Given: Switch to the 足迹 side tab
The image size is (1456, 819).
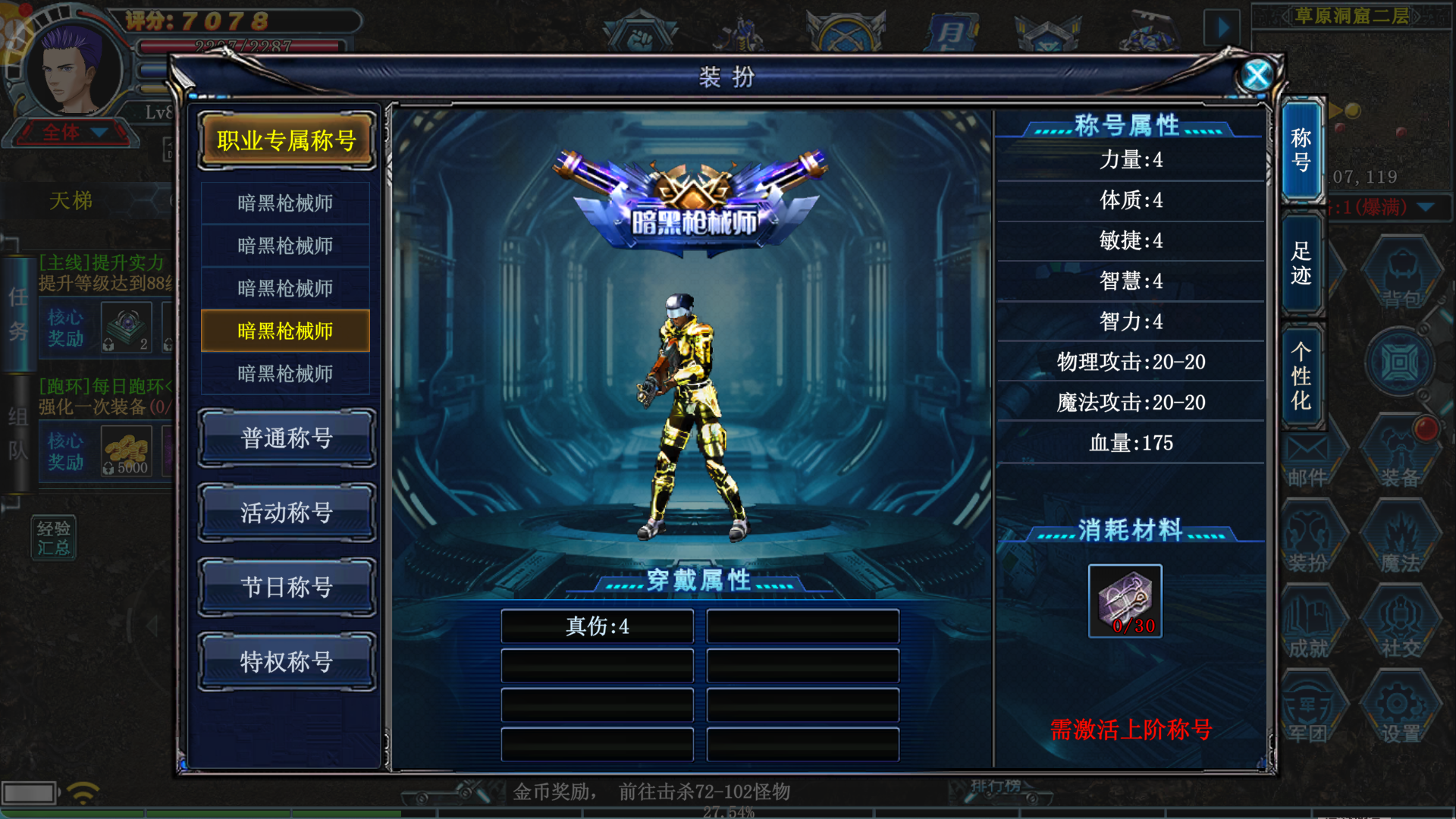Looking at the screenshot, I should pyautogui.click(x=1301, y=263).
